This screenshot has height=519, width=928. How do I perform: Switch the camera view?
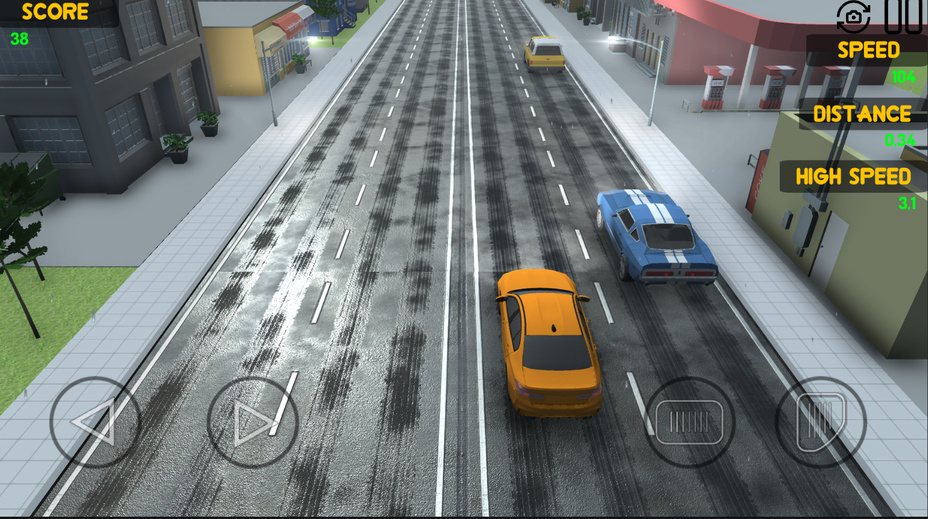[x=853, y=15]
